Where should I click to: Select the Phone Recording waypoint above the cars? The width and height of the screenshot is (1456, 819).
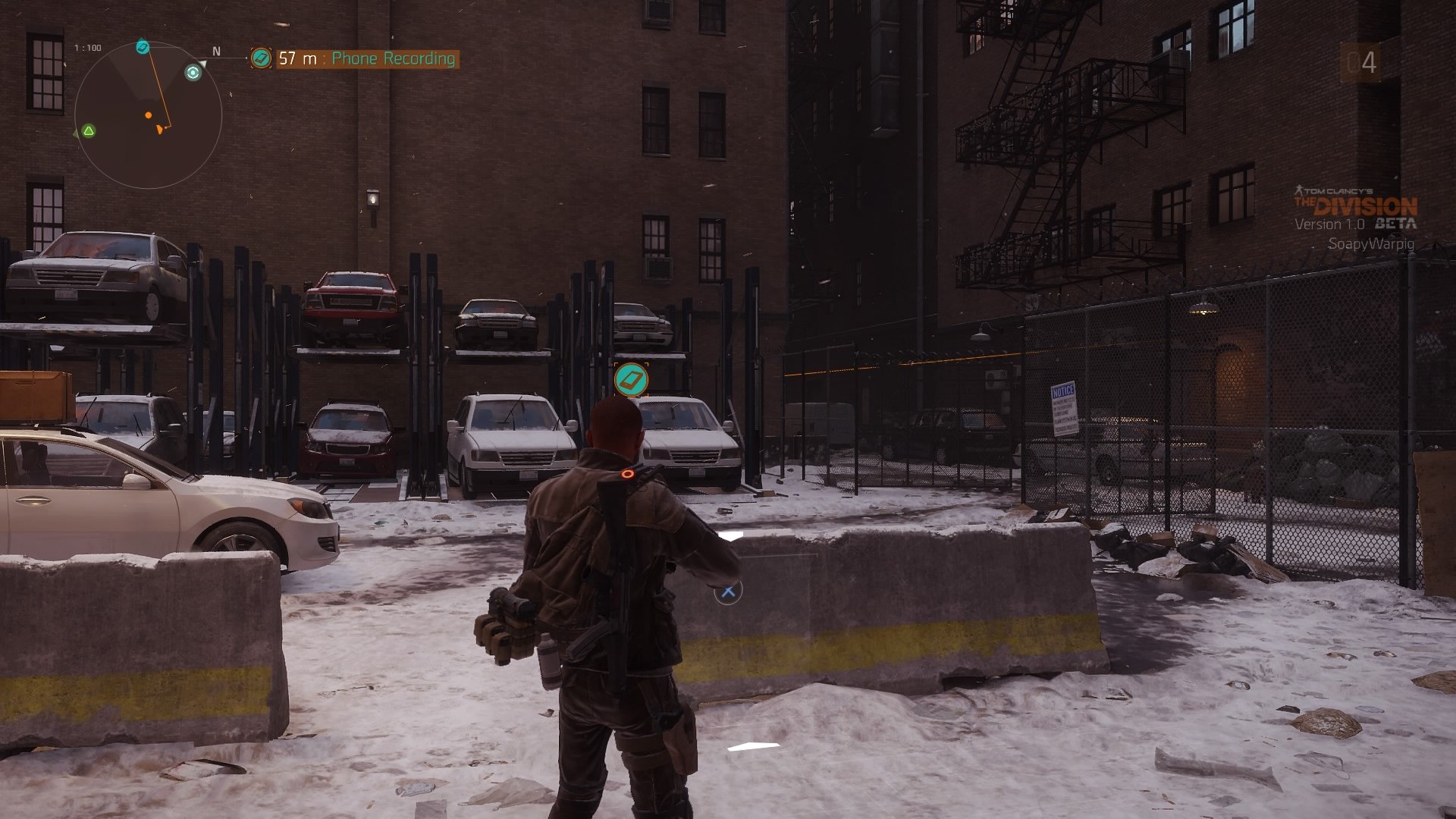pyautogui.click(x=631, y=379)
